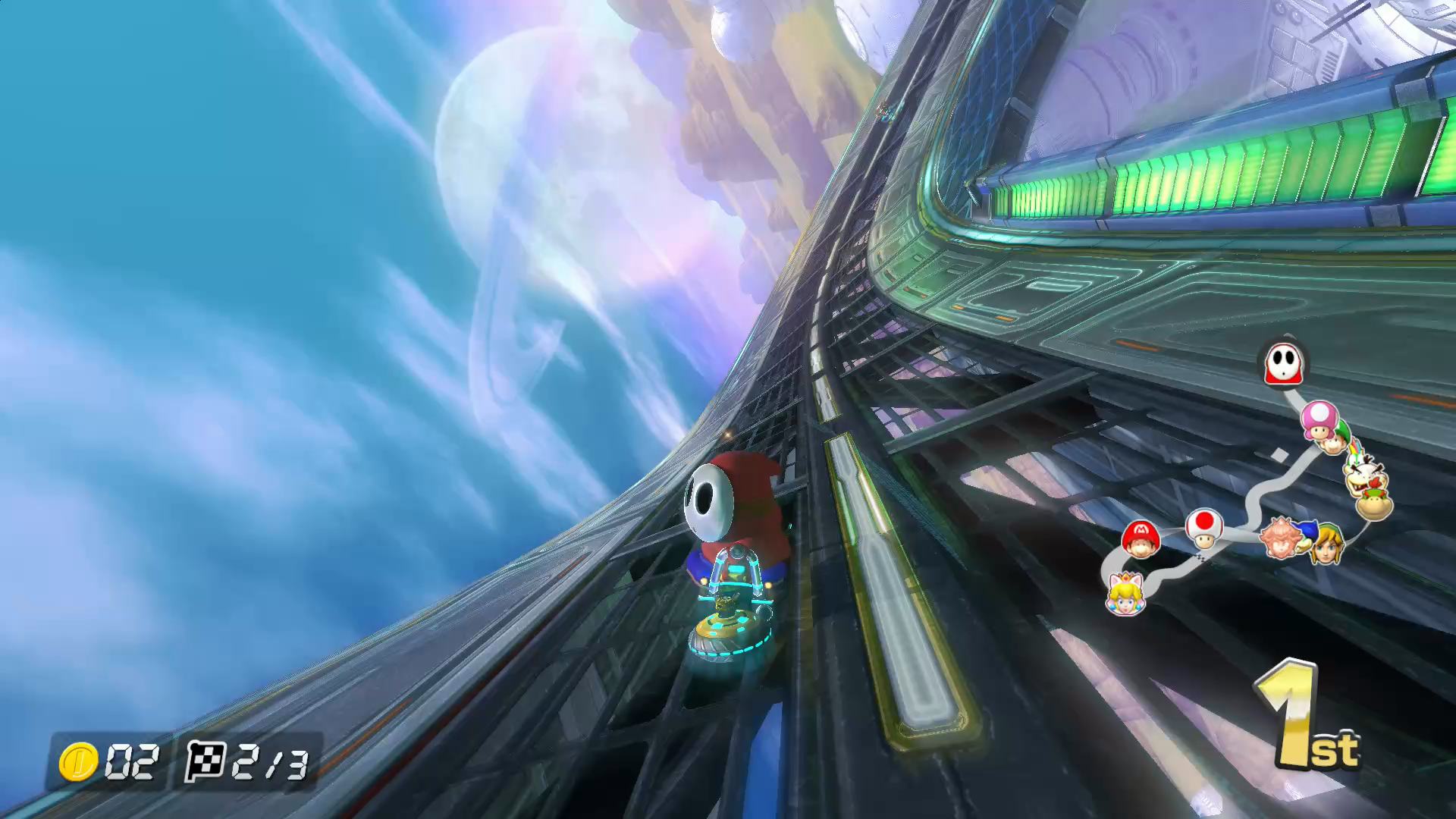Select the checkered flag lap icon

[206, 761]
